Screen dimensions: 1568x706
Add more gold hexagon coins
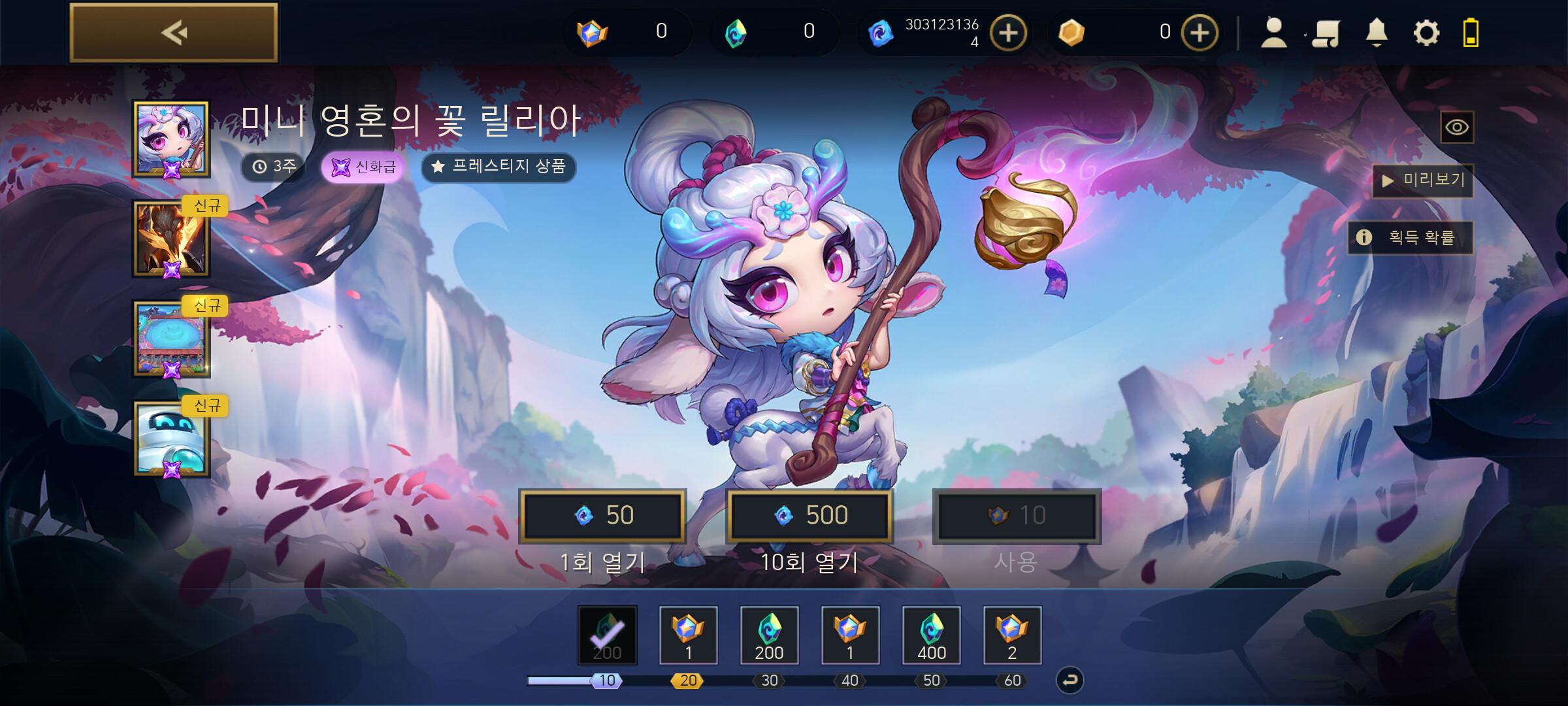click(x=1200, y=33)
